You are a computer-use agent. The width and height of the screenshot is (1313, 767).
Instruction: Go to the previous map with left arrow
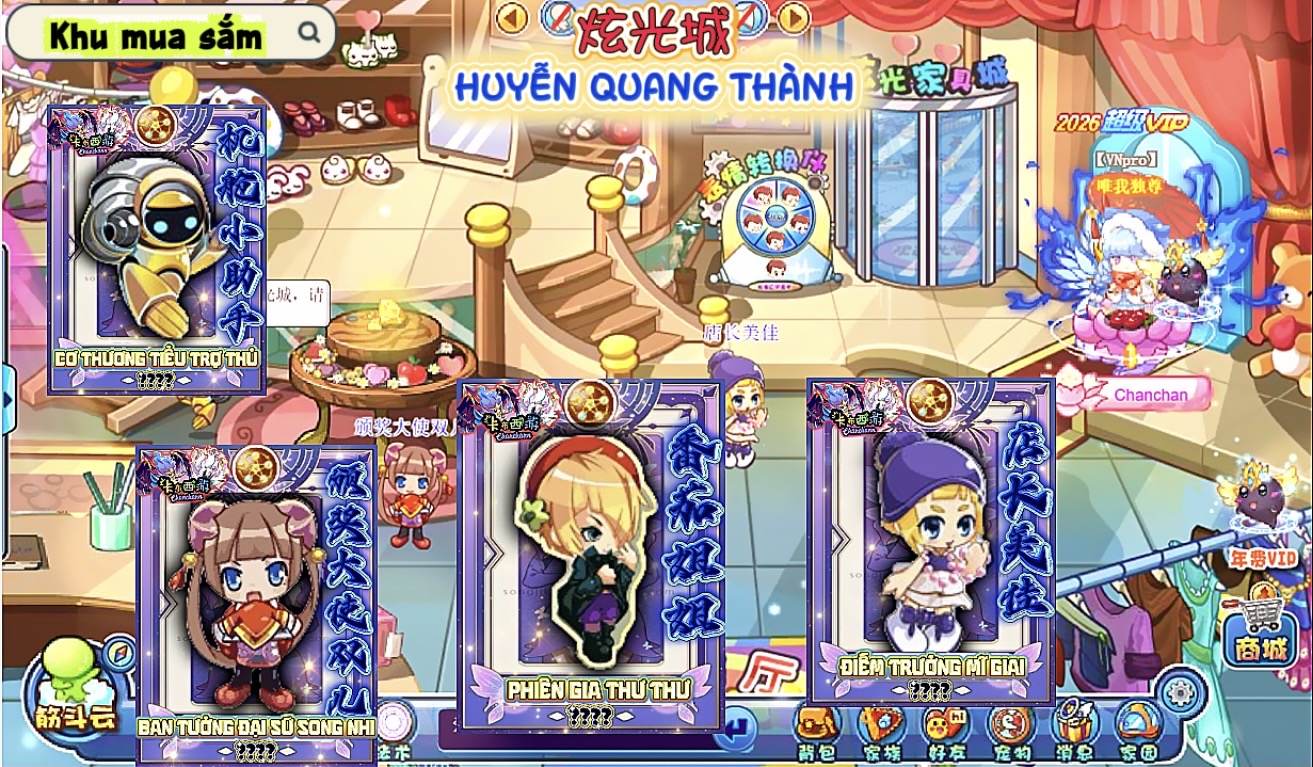512,17
